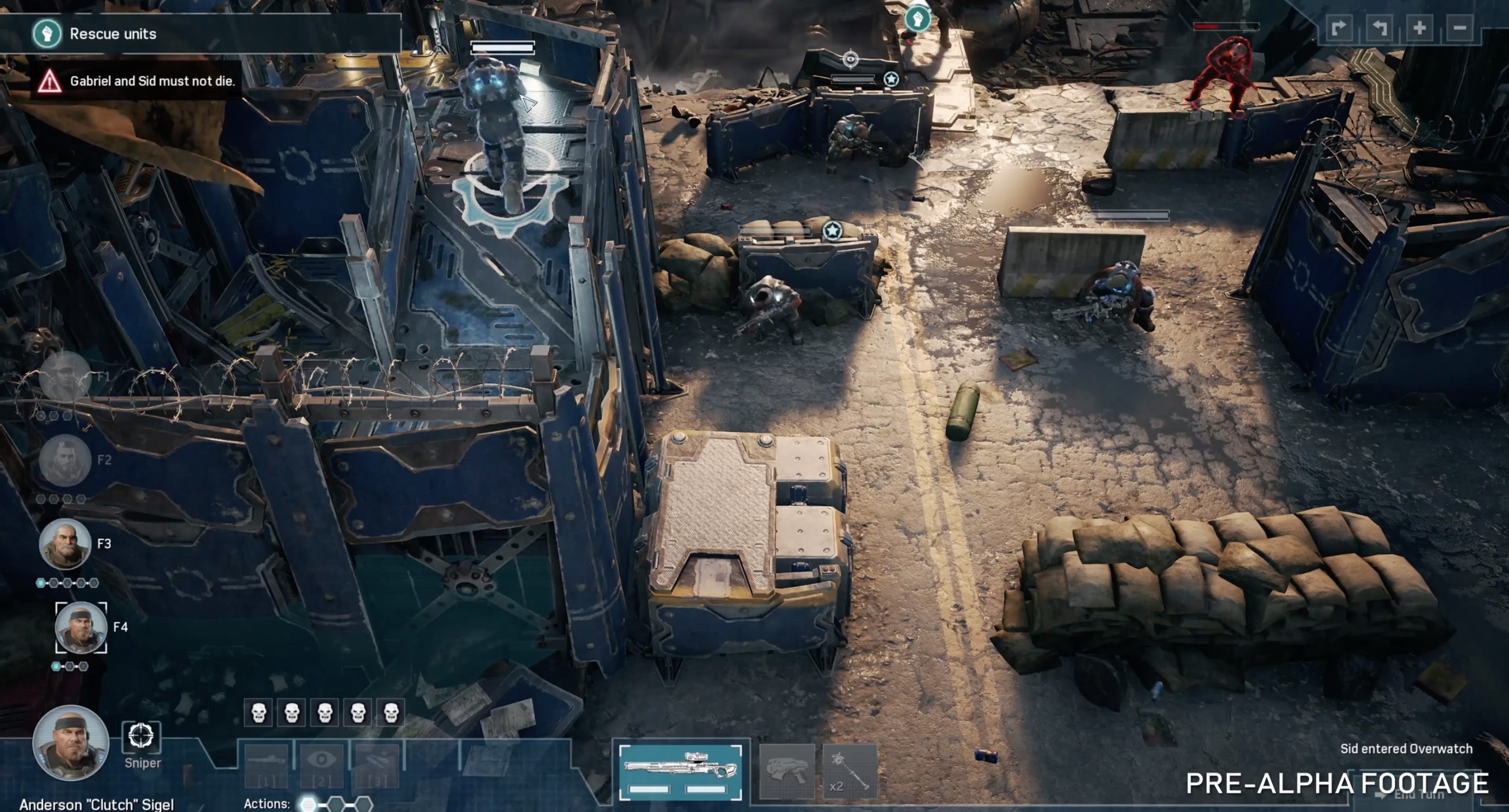This screenshot has height=812, width=1509.
Task: Select the F3 squad member portrait
Action: (x=65, y=544)
